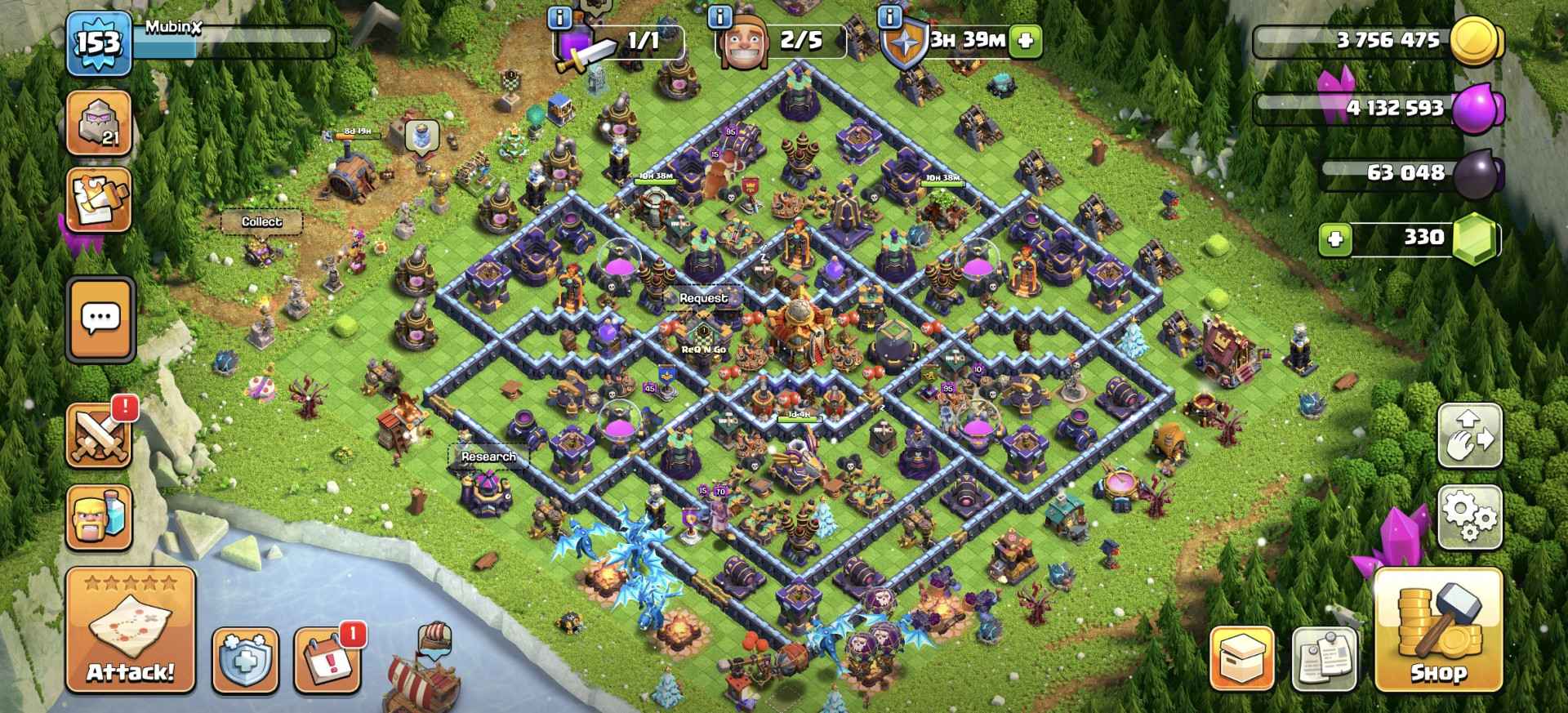The height and width of the screenshot is (713, 1568).
Task: Open the hooded character button with 21
Action: 100,123
